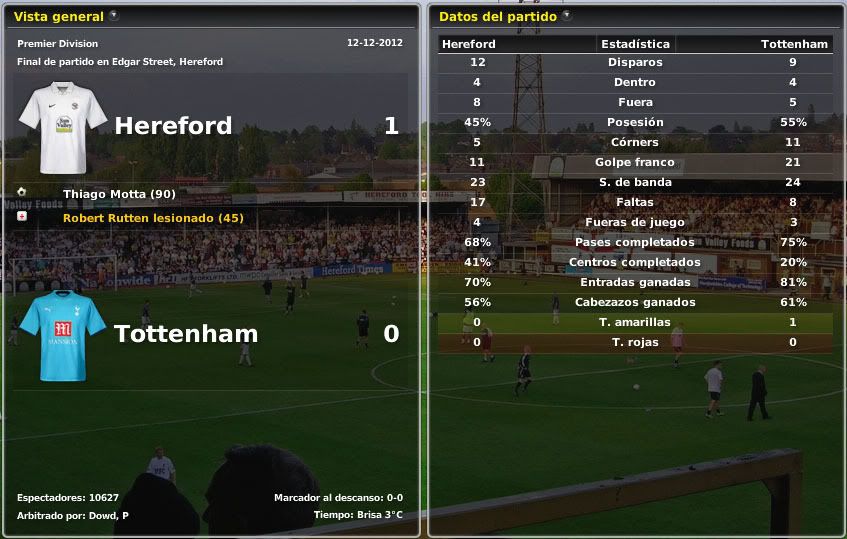Select the Hereford team name
The image size is (847, 539).
pos(173,126)
